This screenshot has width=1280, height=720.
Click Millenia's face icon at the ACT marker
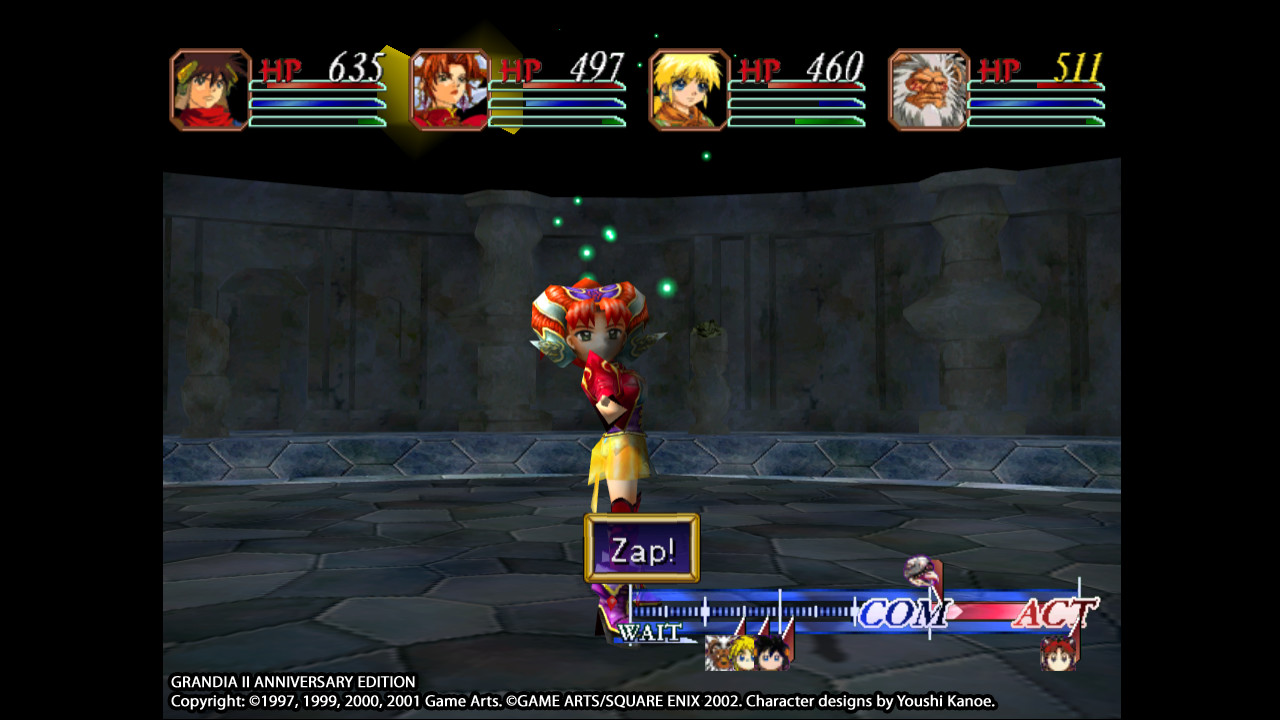click(x=1059, y=655)
